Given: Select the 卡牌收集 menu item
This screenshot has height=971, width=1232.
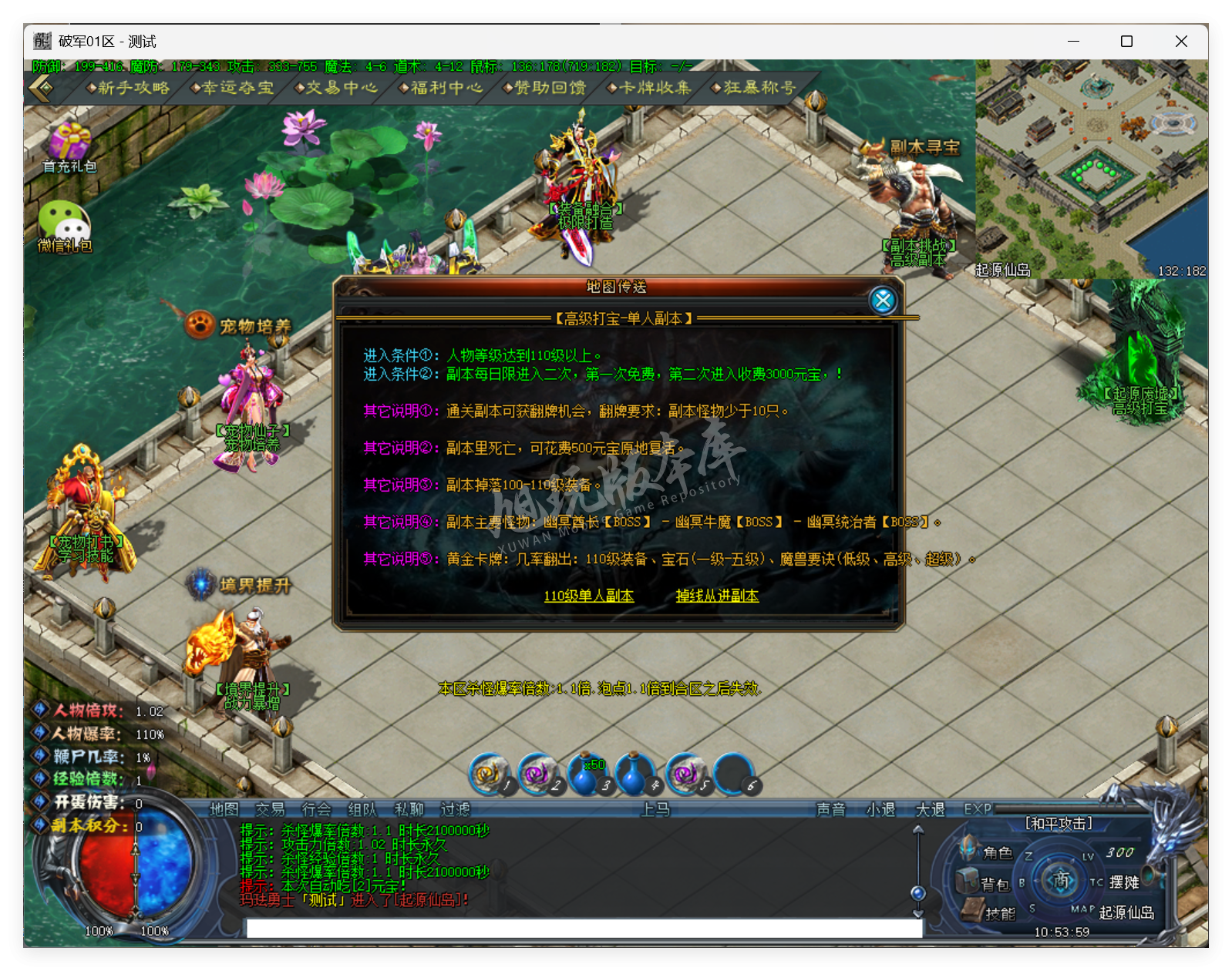Looking at the screenshot, I should [655, 89].
